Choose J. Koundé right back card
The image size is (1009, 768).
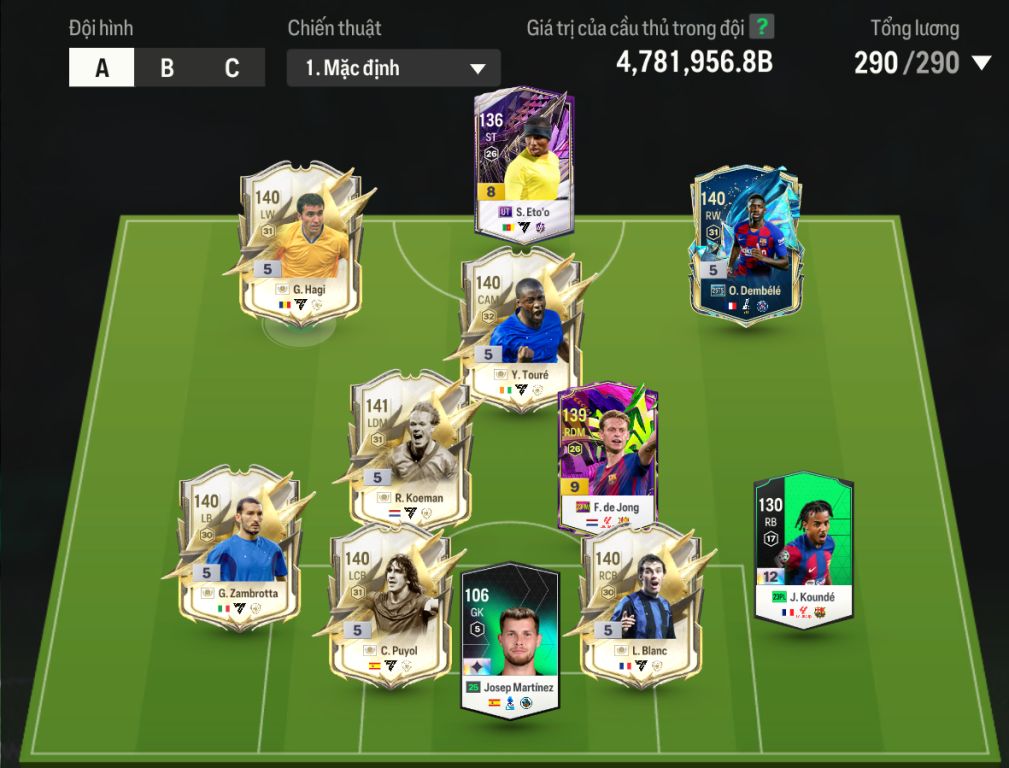click(803, 549)
